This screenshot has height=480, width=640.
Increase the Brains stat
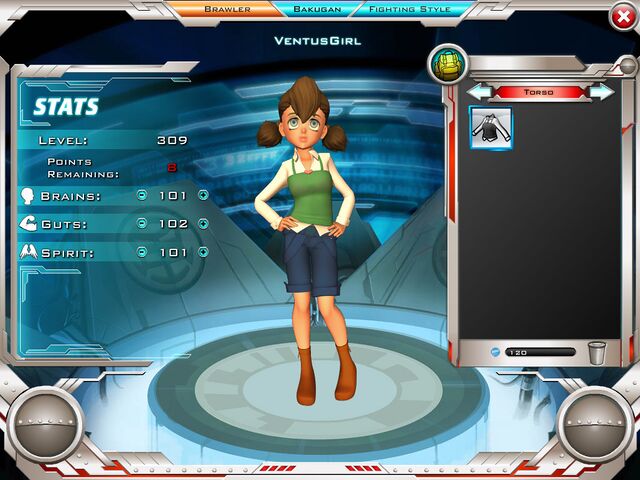(203, 196)
